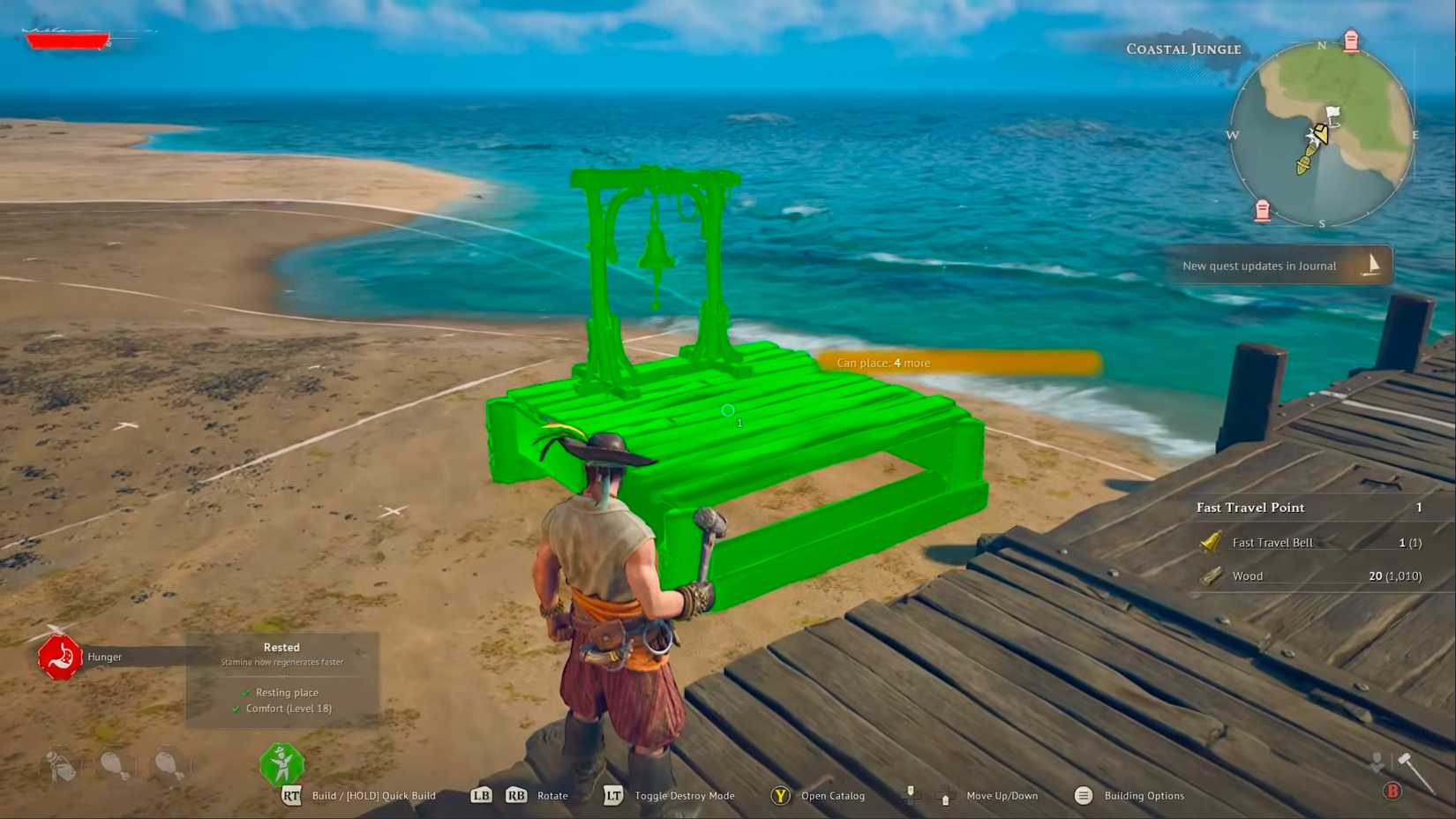Click the Hunger status icon
The image size is (1456, 819).
[x=59, y=657]
